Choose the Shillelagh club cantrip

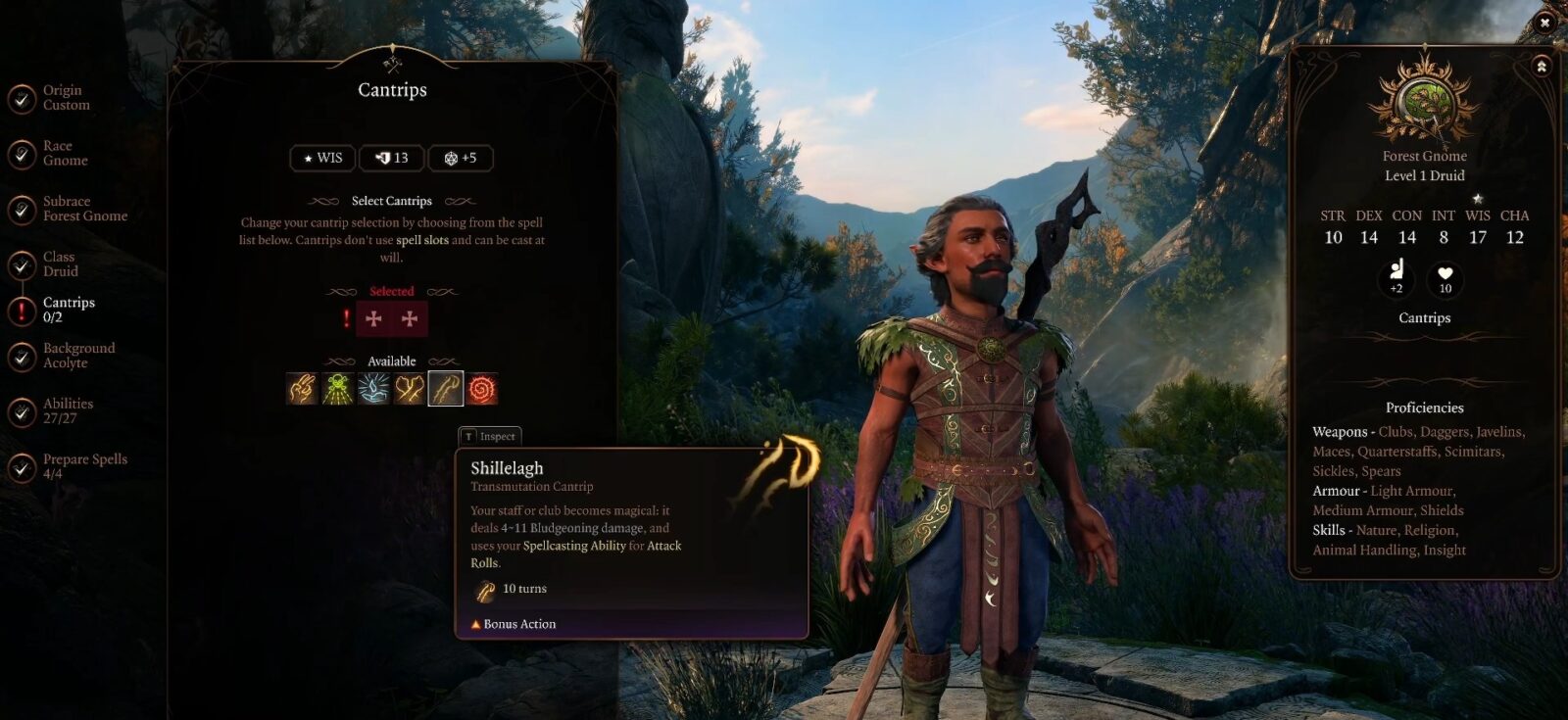click(x=446, y=389)
